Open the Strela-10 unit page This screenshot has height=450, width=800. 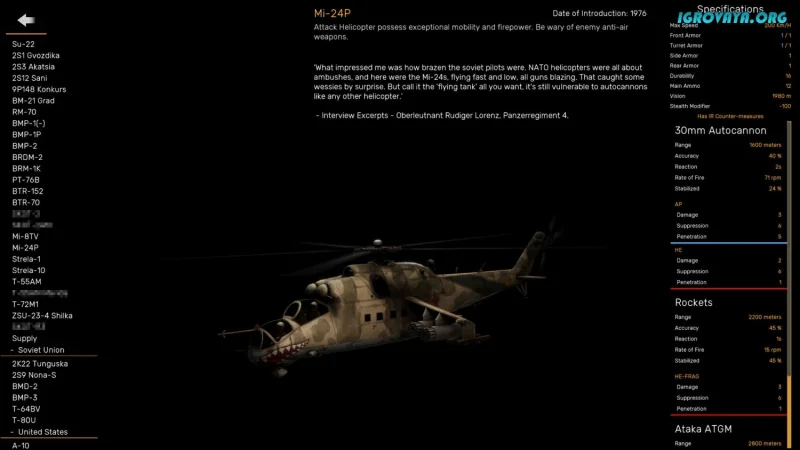pyautogui.click(x=29, y=270)
